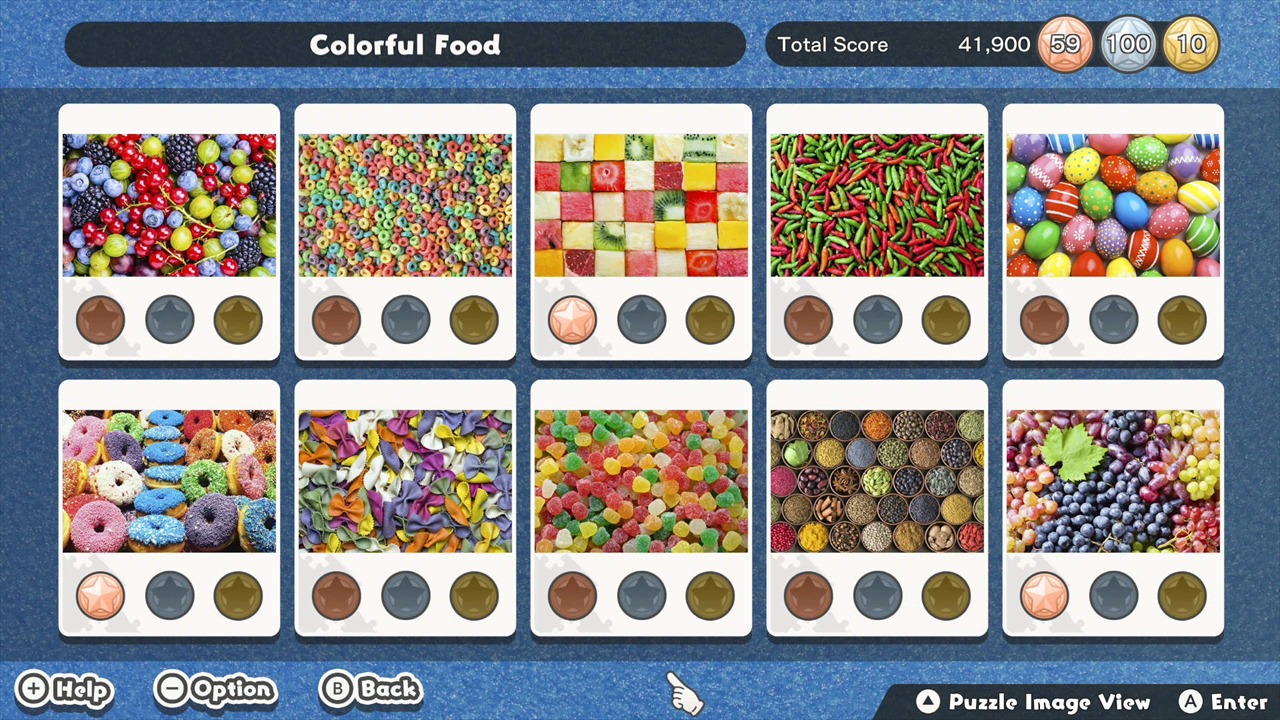
Task: Click the gold star medal under the gumdrops puzzle
Action: click(x=709, y=594)
